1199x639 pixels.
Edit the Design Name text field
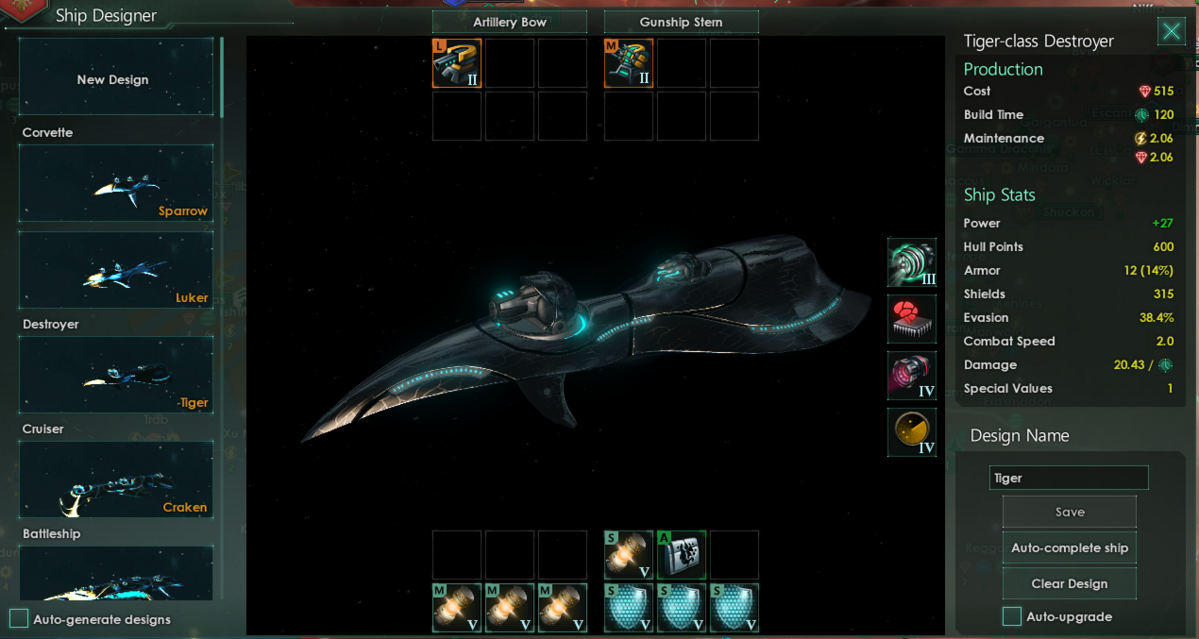pos(1068,478)
